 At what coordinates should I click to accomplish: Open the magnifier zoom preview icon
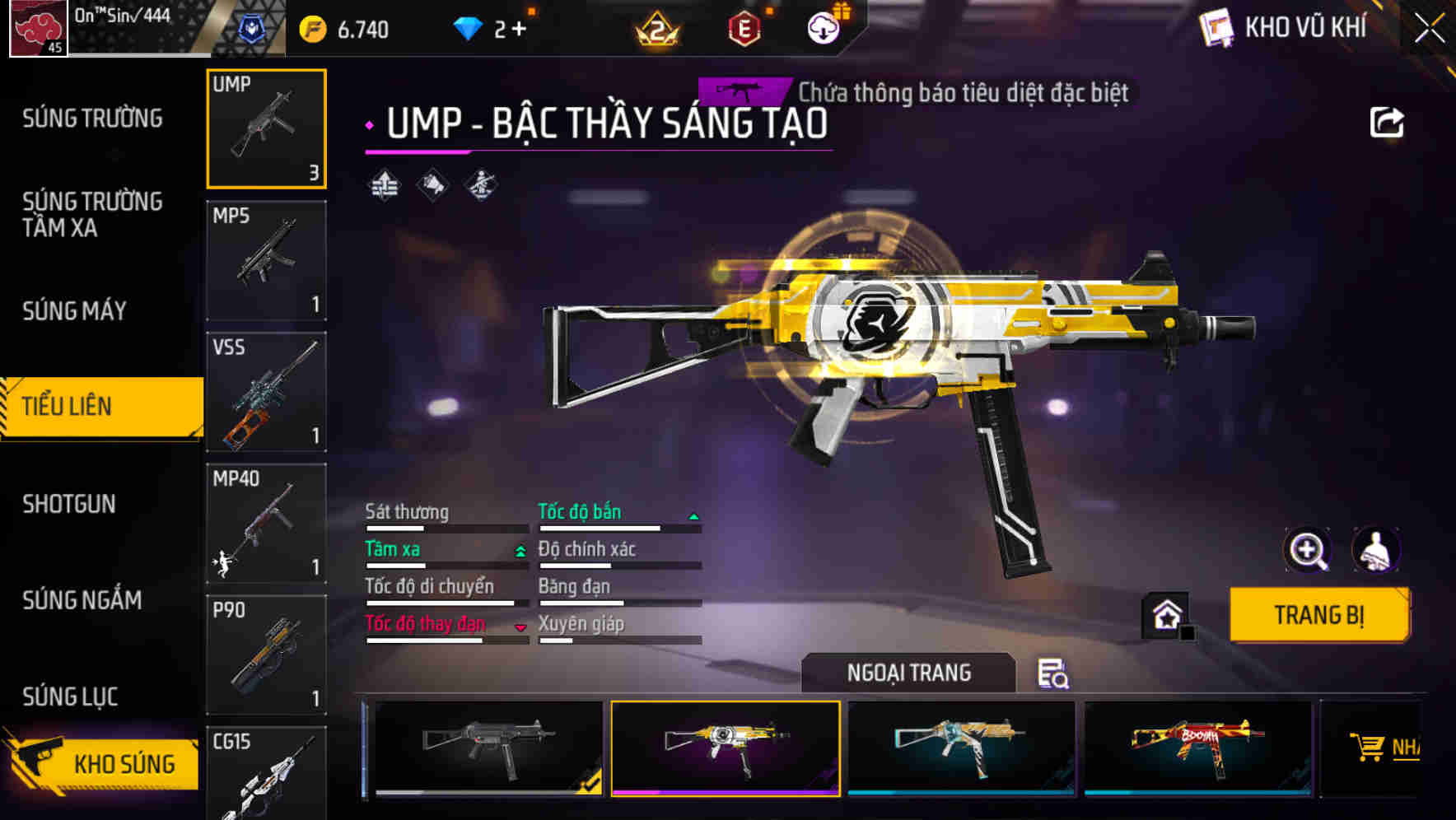[x=1309, y=549]
